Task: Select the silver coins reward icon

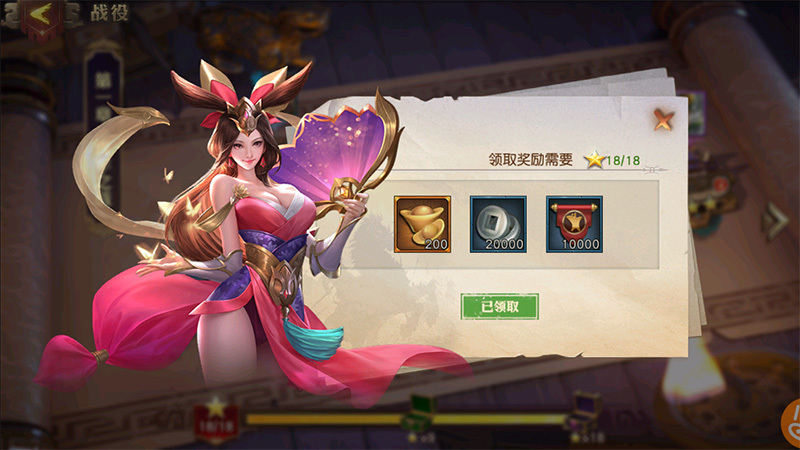Action: coord(498,223)
